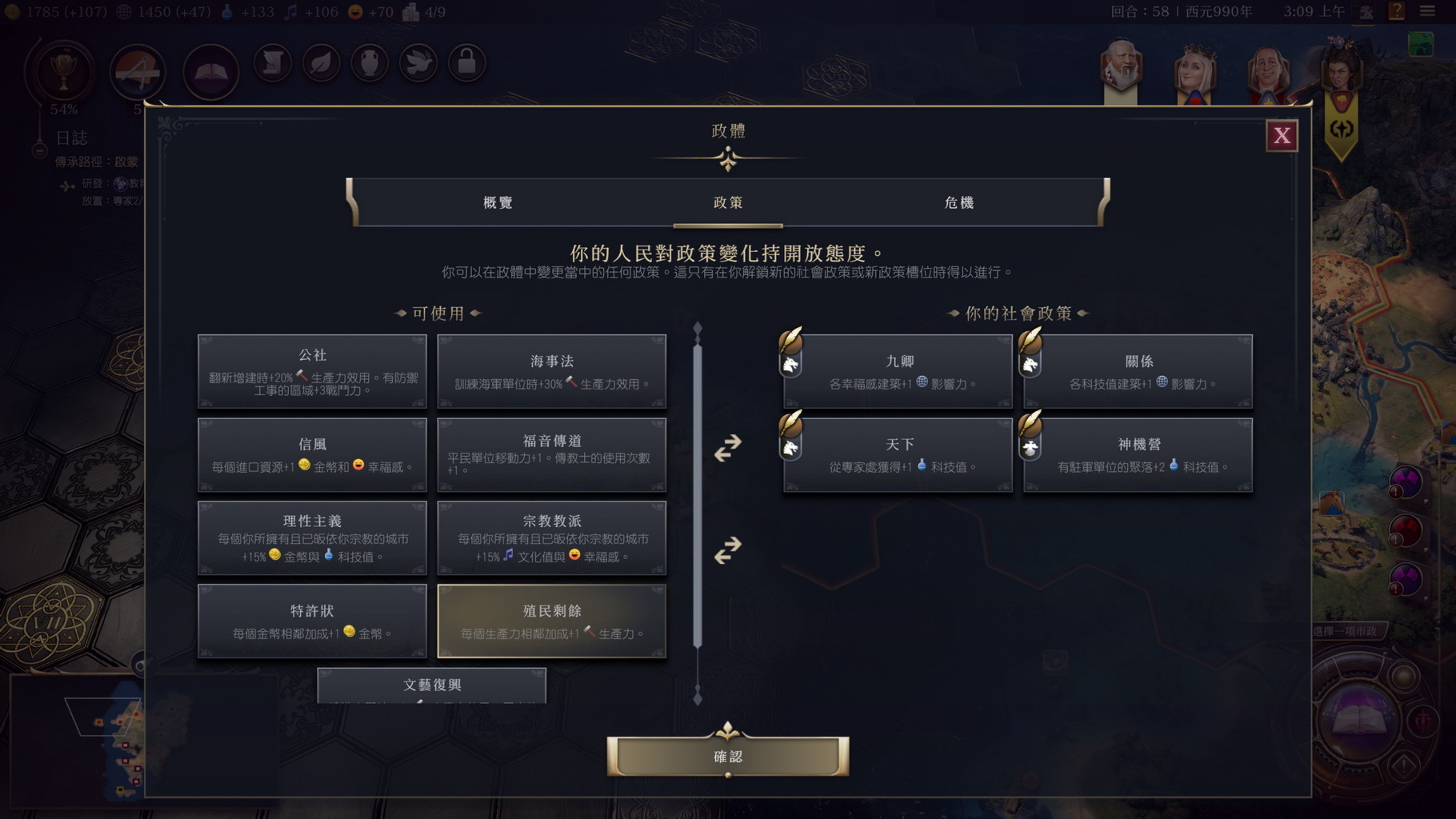The image size is (1456, 819).
Task: Open the purple knowledge book icon
Action: coord(210,71)
